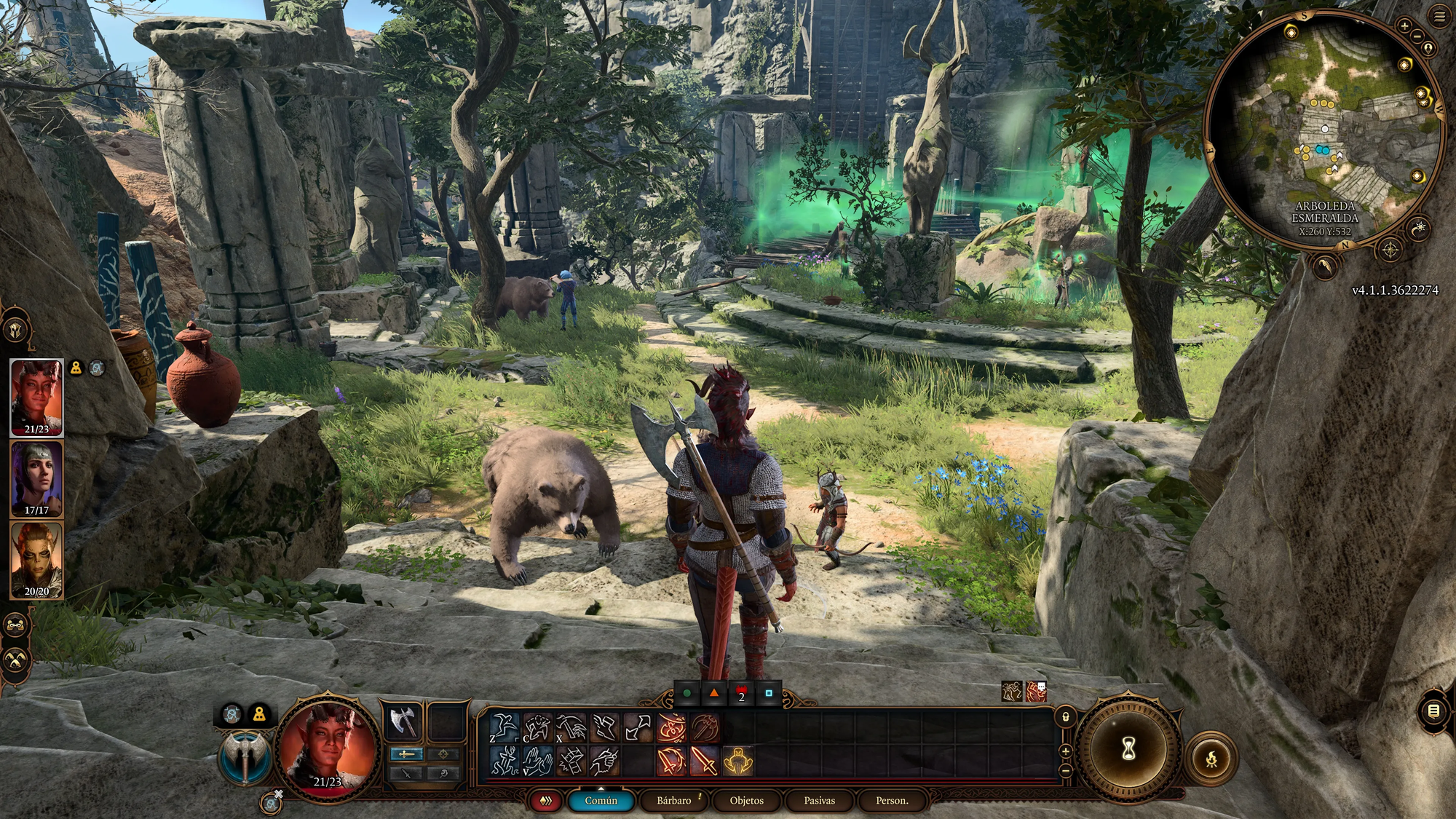Zoom in the minimap with plus button

[x=1404, y=26]
